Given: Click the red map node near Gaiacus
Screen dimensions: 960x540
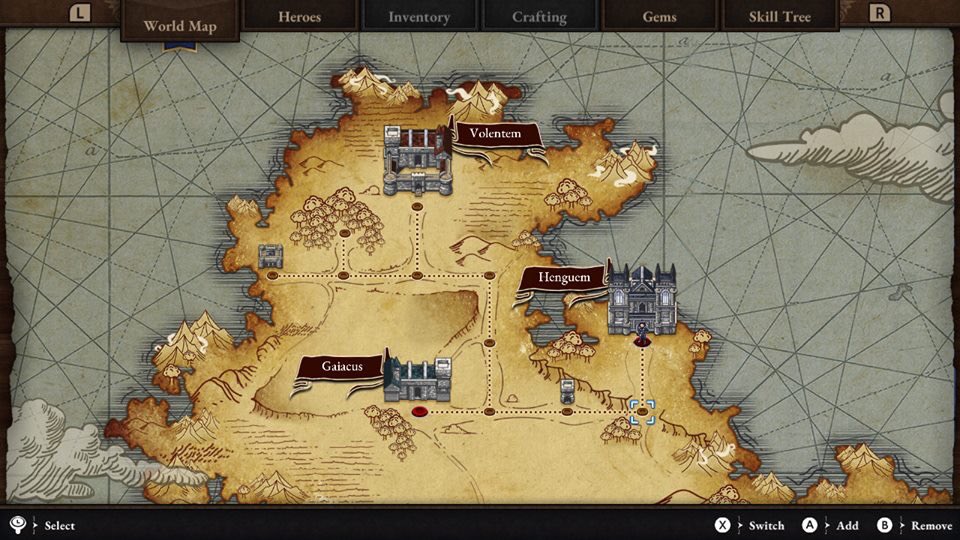Looking at the screenshot, I should click(420, 411).
